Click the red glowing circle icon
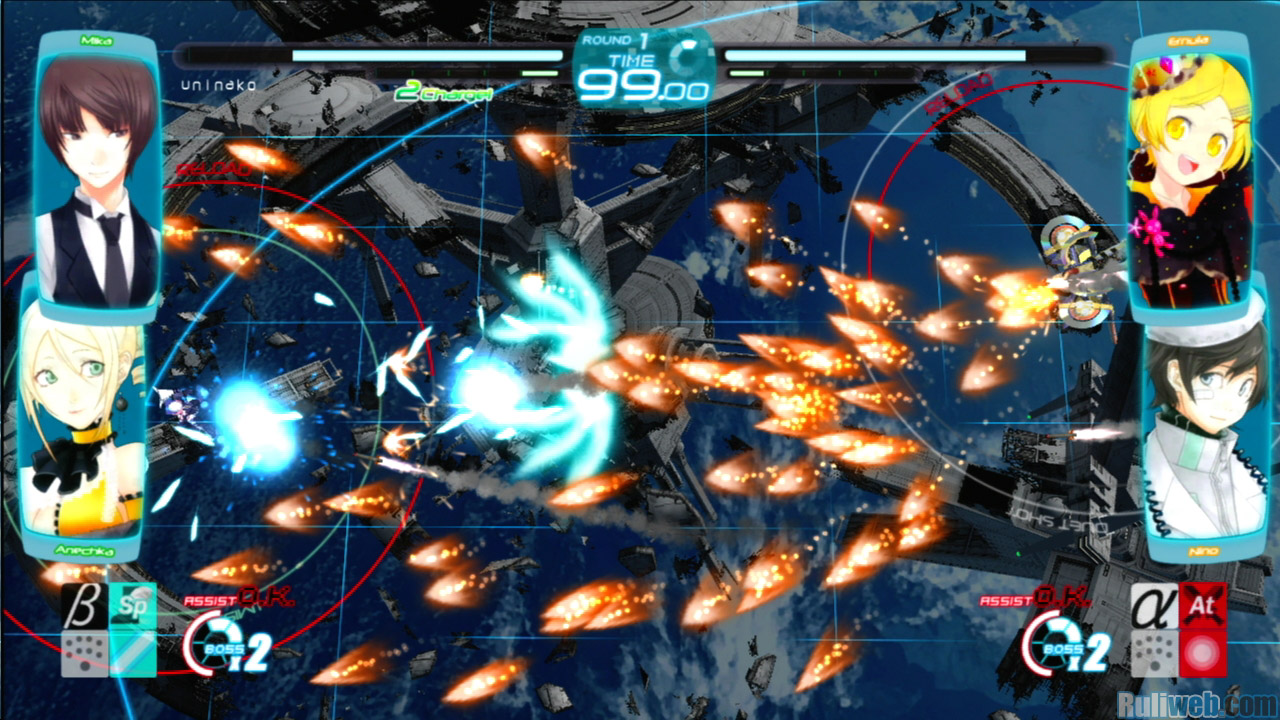Image resolution: width=1280 pixels, height=720 pixels. (x=1202, y=653)
